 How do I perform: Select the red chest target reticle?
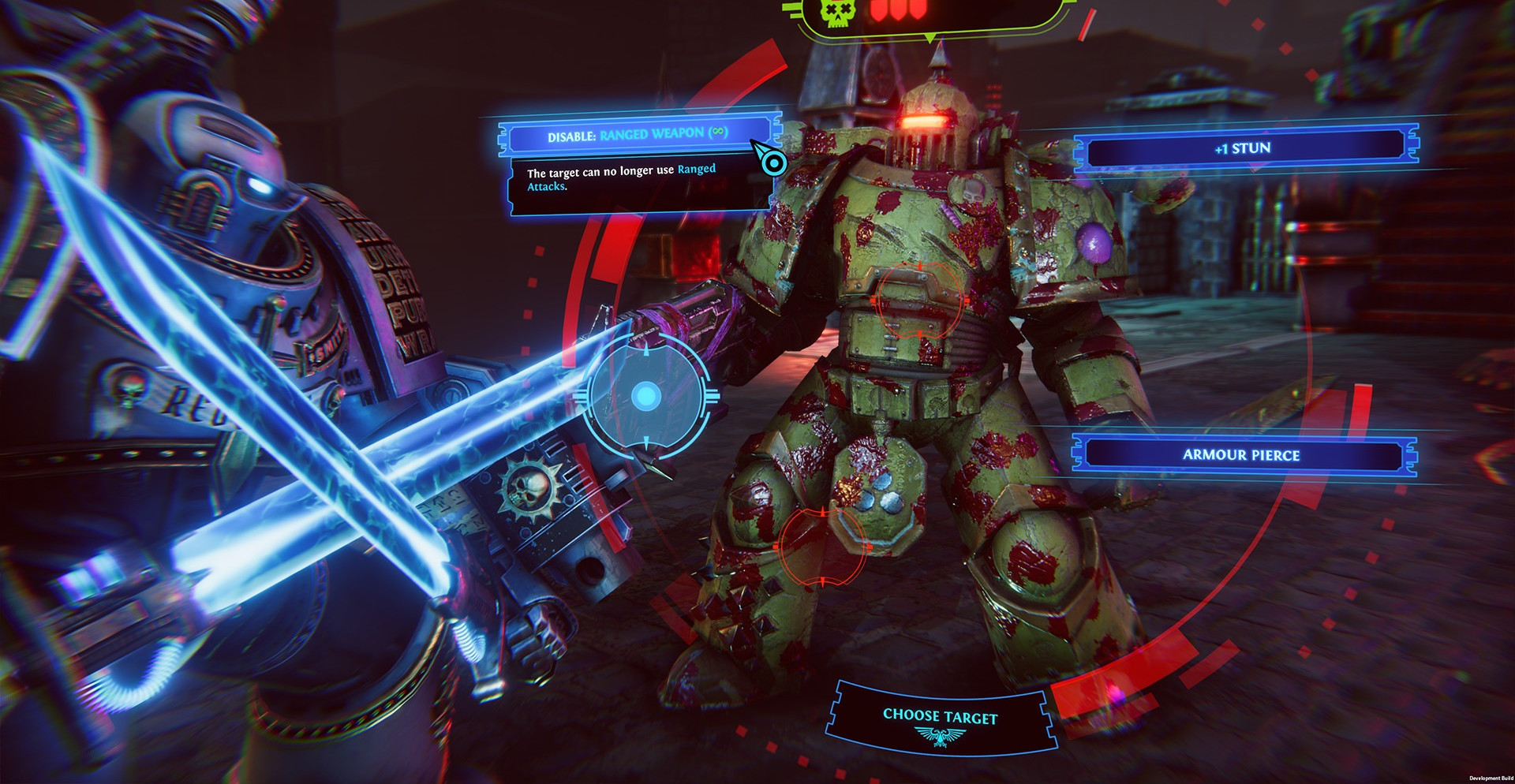(920, 301)
